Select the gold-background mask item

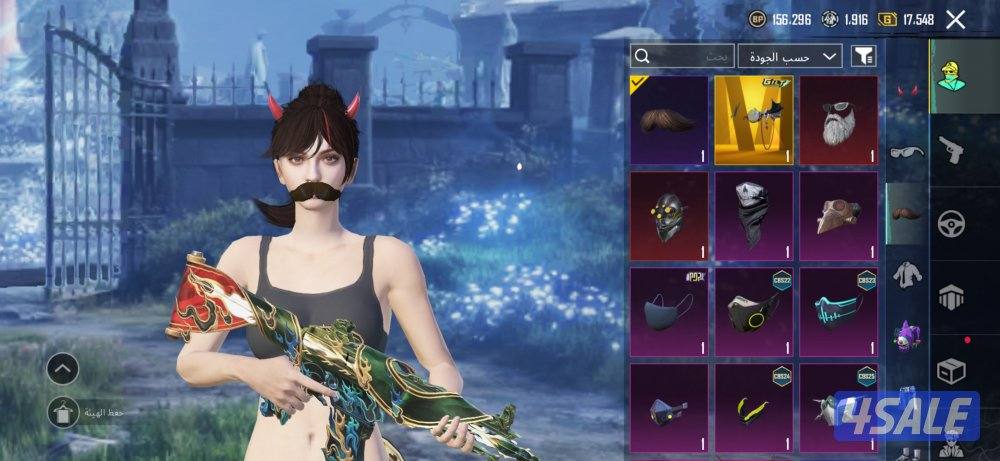[x=754, y=120]
